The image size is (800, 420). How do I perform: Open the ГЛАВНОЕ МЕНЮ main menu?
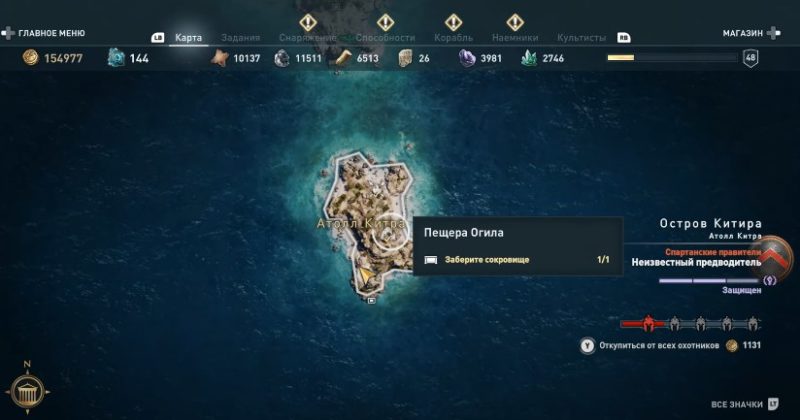pyautogui.click(x=44, y=33)
